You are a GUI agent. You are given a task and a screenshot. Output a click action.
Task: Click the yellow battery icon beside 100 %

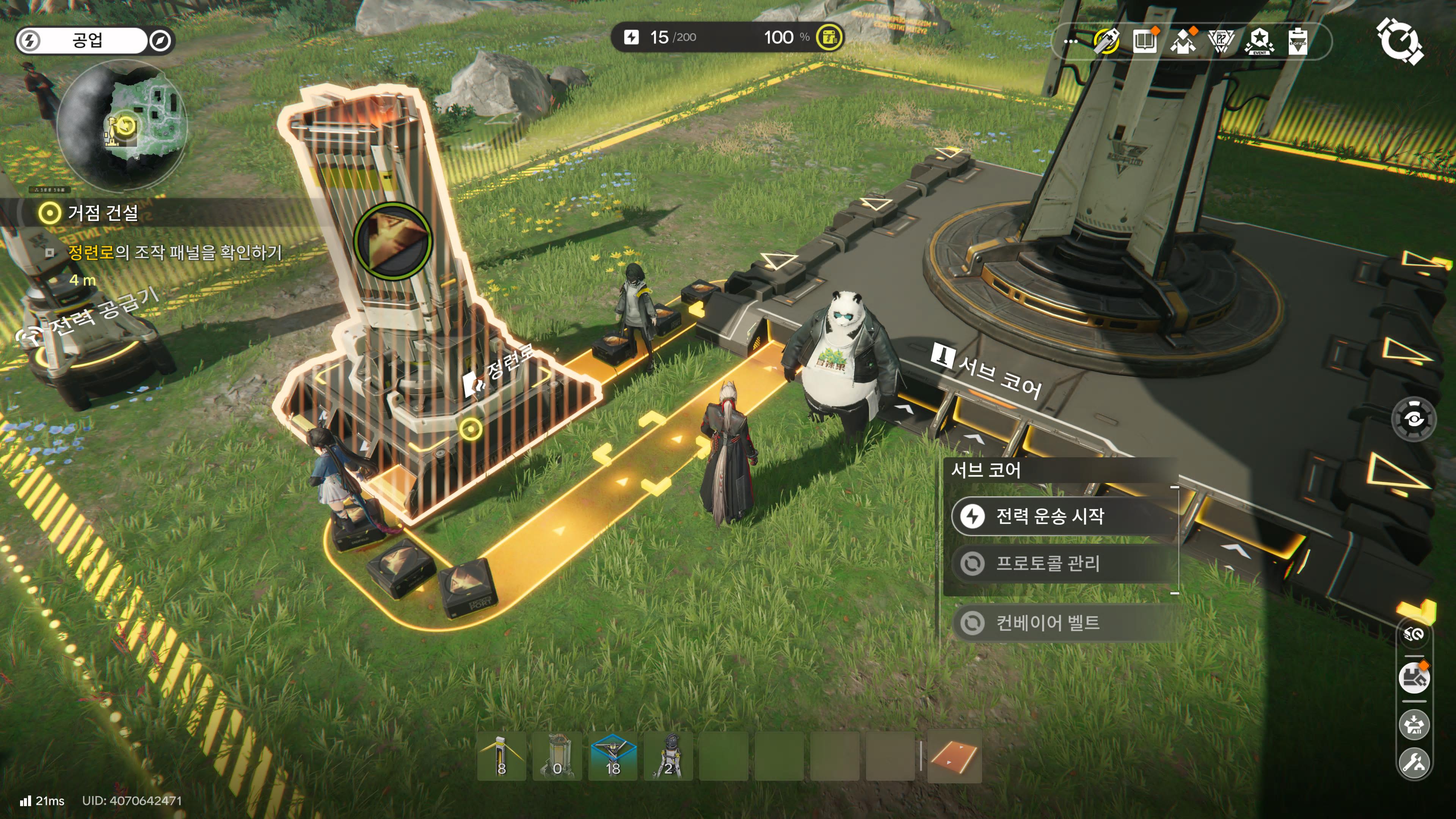(x=829, y=37)
